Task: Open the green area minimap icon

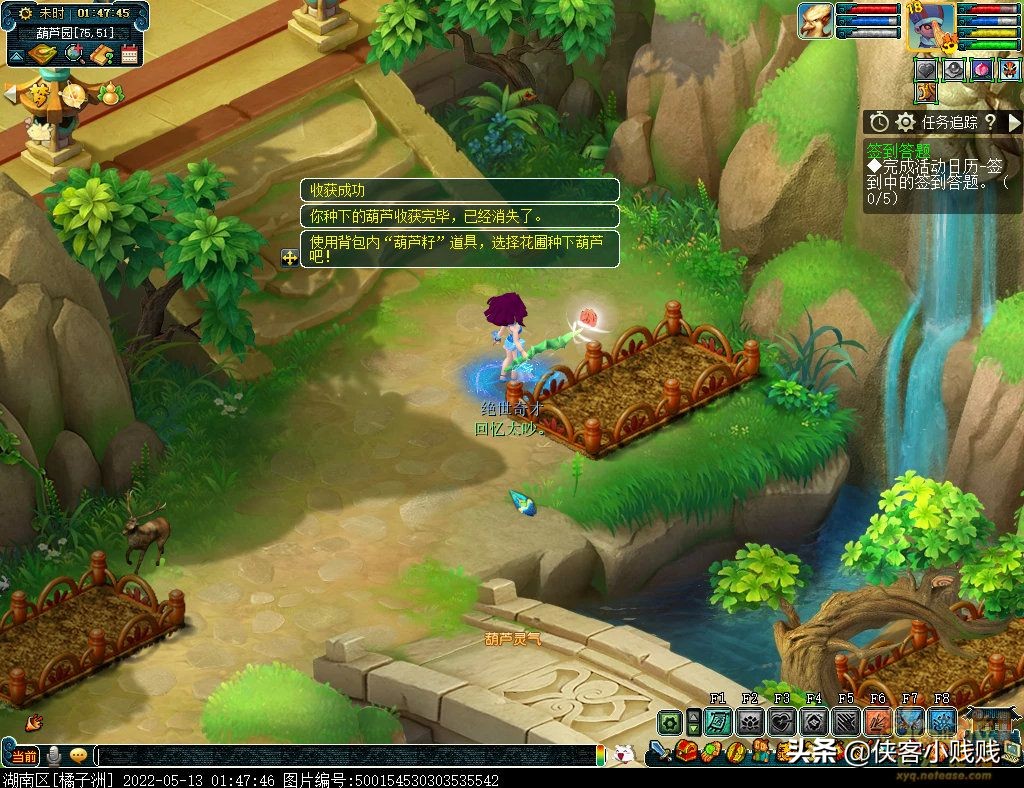Action: [x=42, y=55]
